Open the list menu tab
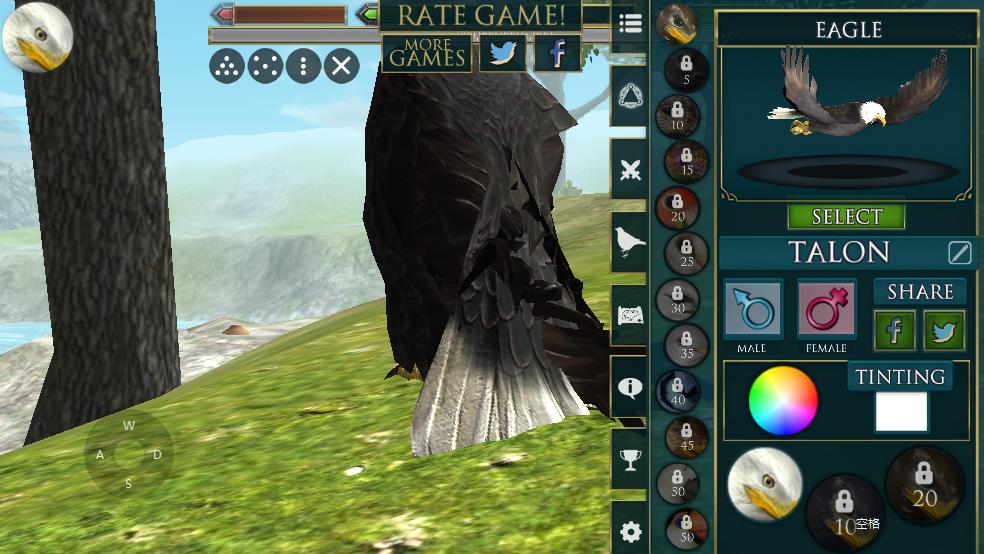984x554 pixels. click(630, 25)
